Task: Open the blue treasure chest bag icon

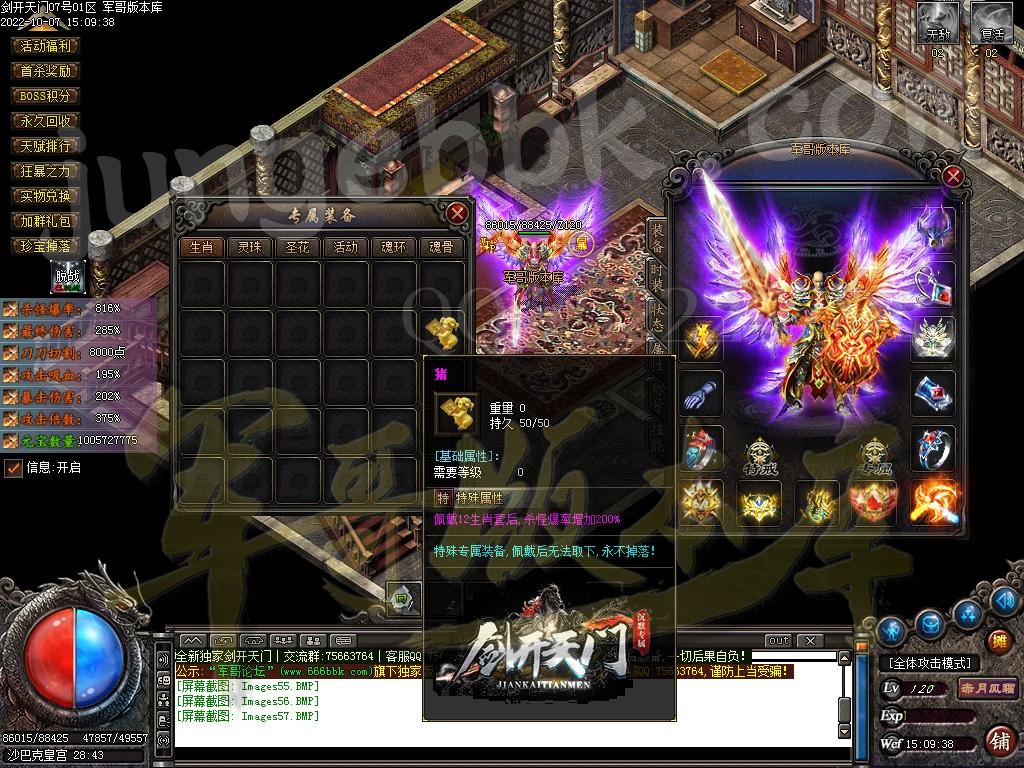Action: pos(930,625)
